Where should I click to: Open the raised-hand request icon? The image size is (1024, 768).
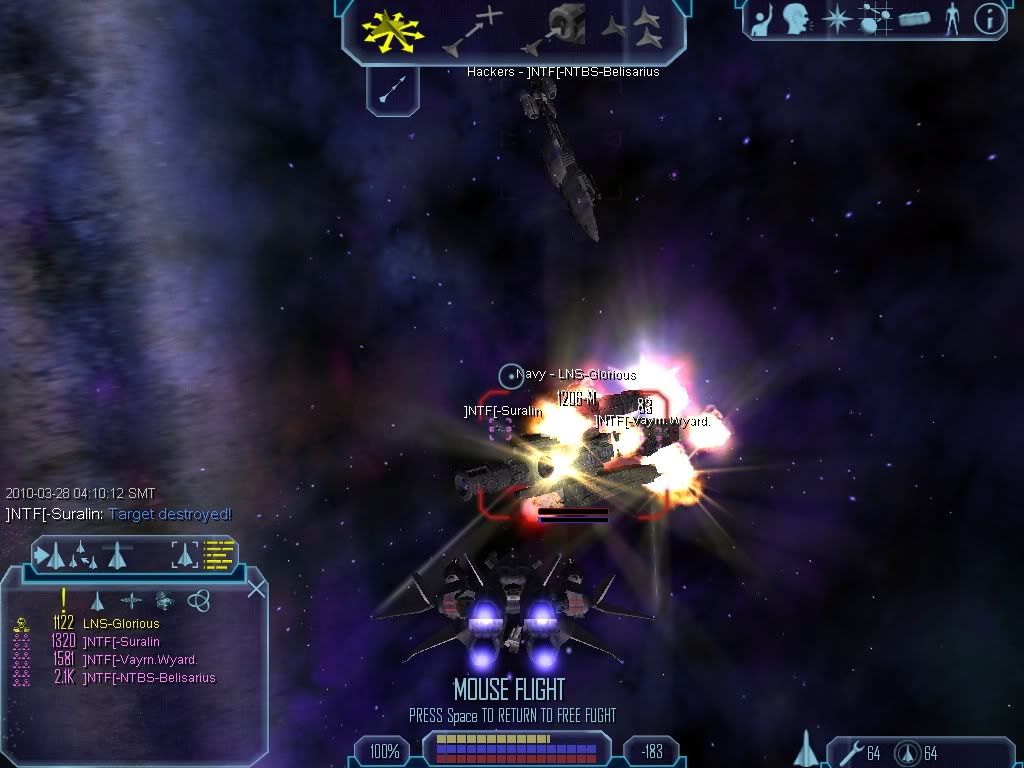pyautogui.click(x=762, y=18)
